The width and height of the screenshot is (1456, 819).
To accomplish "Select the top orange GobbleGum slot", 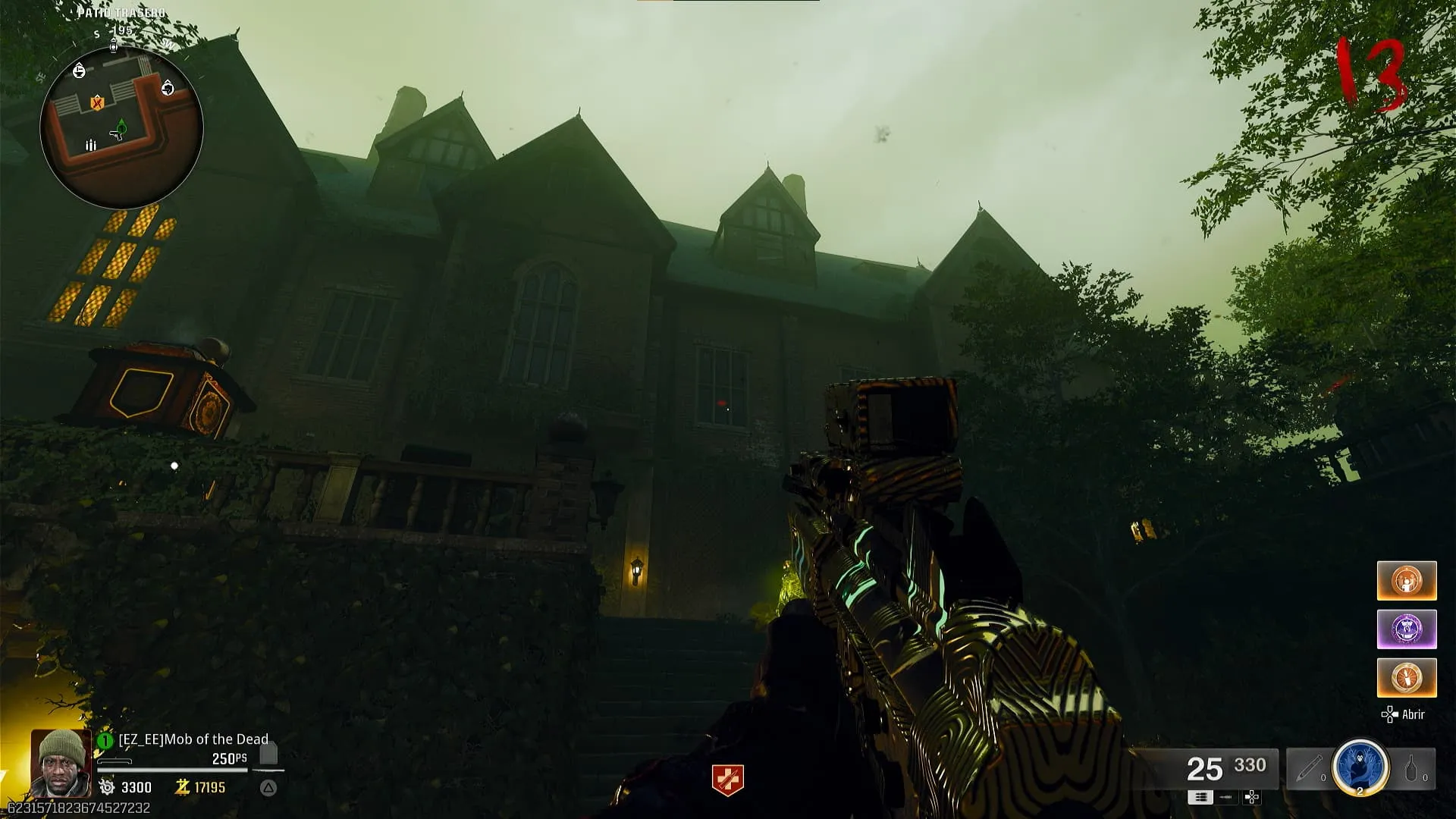I will tap(1407, 581).
